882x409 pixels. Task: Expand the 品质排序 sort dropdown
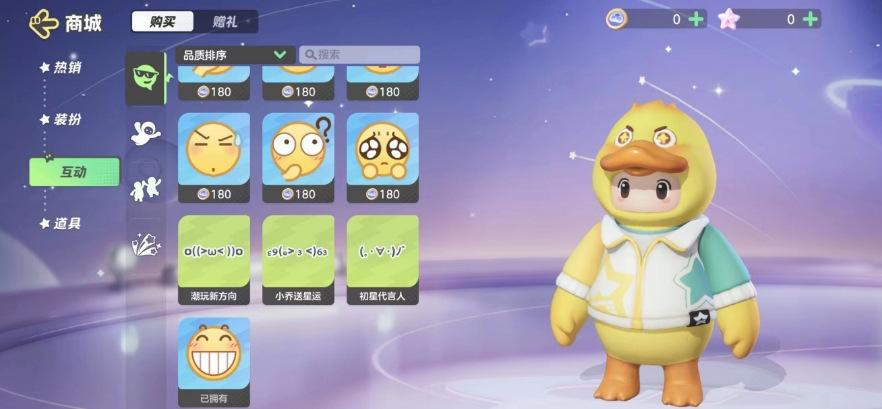[234, 55]
